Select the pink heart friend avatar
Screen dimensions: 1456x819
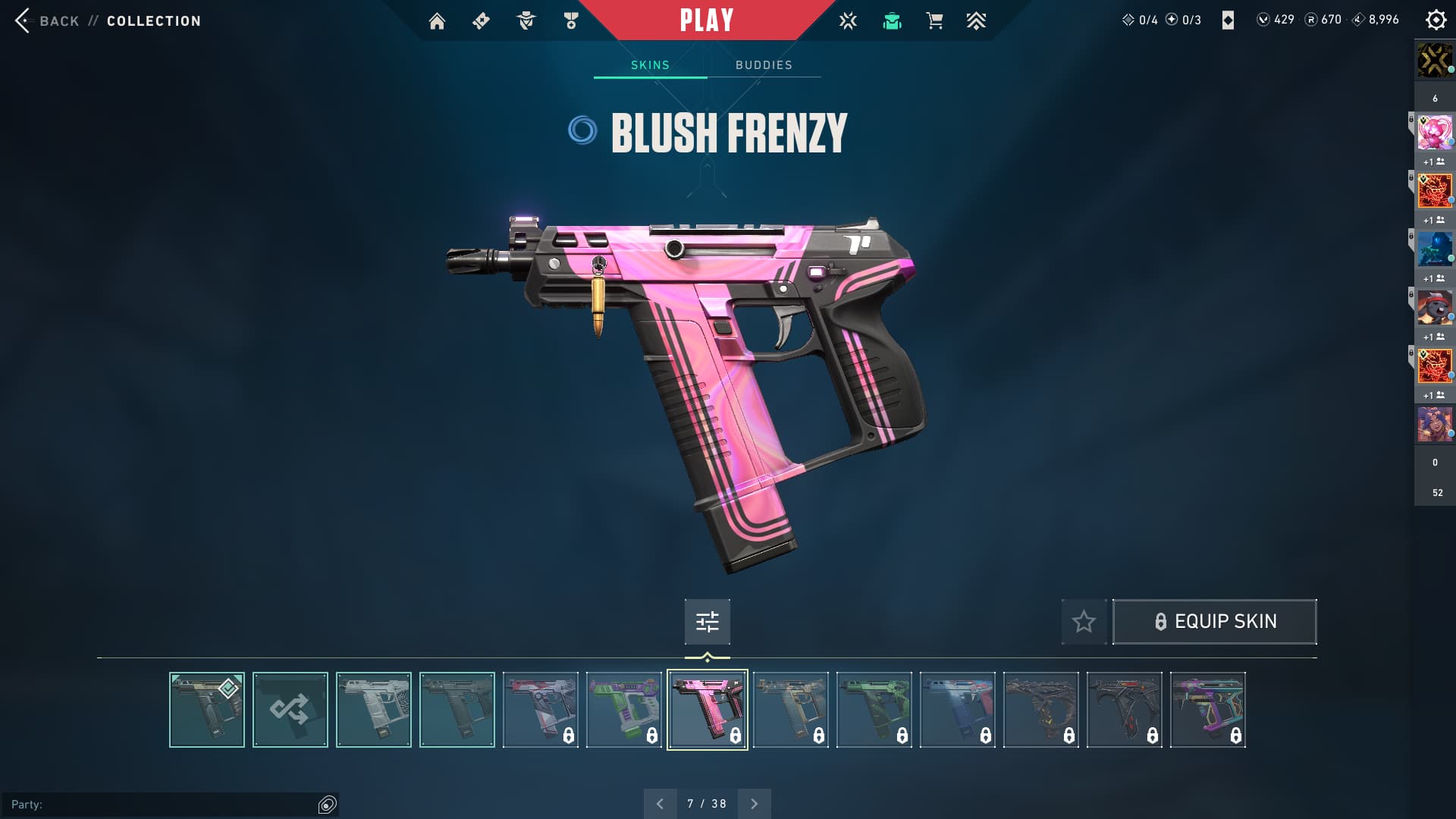[x=1435, y=133]
